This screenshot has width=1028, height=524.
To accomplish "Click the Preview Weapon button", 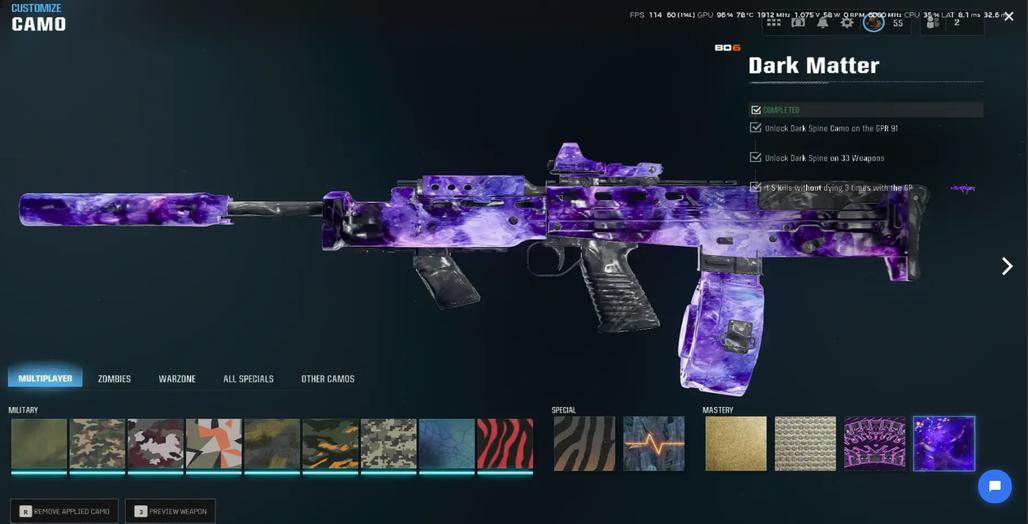I will tap(170, 511).
